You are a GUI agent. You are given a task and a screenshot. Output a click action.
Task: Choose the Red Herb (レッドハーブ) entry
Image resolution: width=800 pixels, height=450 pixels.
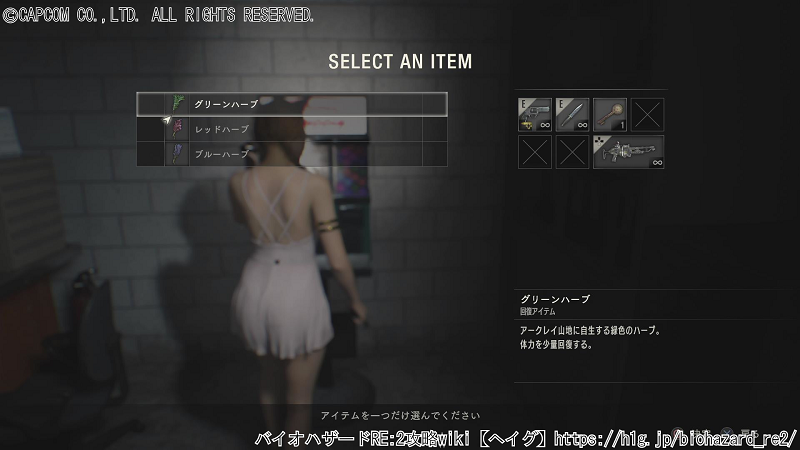click(291, 129)
